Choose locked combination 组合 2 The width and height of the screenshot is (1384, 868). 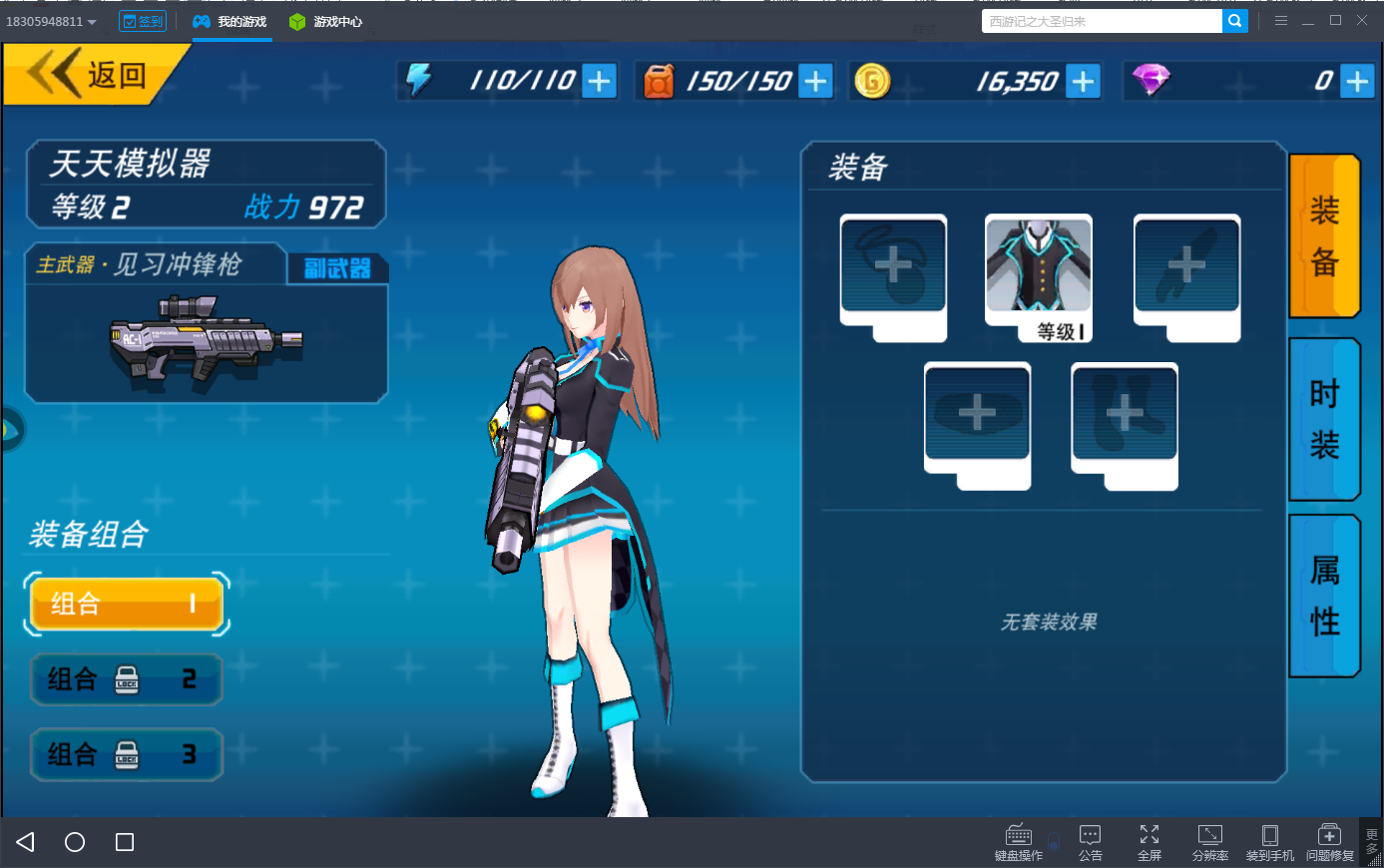click(x=126, y=679)
